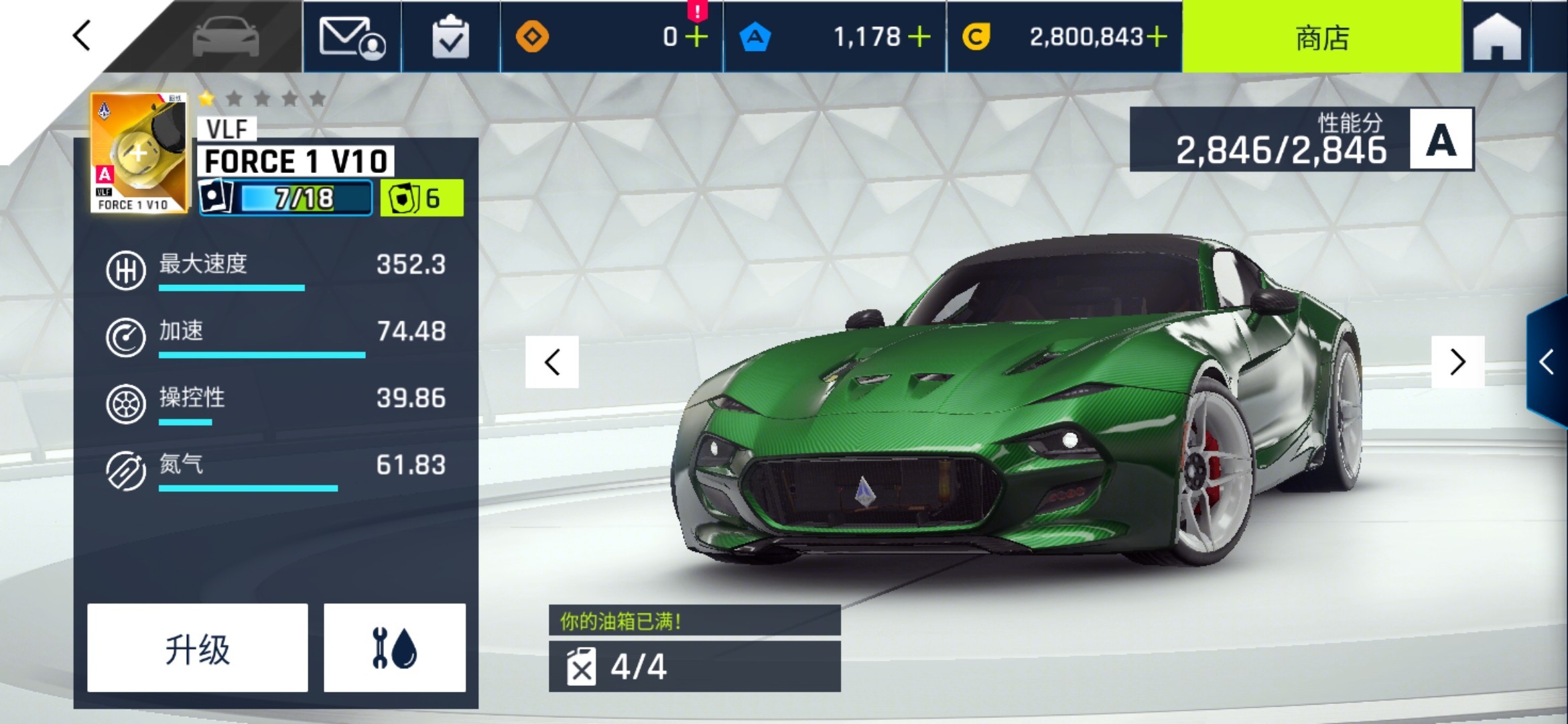Select the Force 1 V10 car card

(139, 154)
